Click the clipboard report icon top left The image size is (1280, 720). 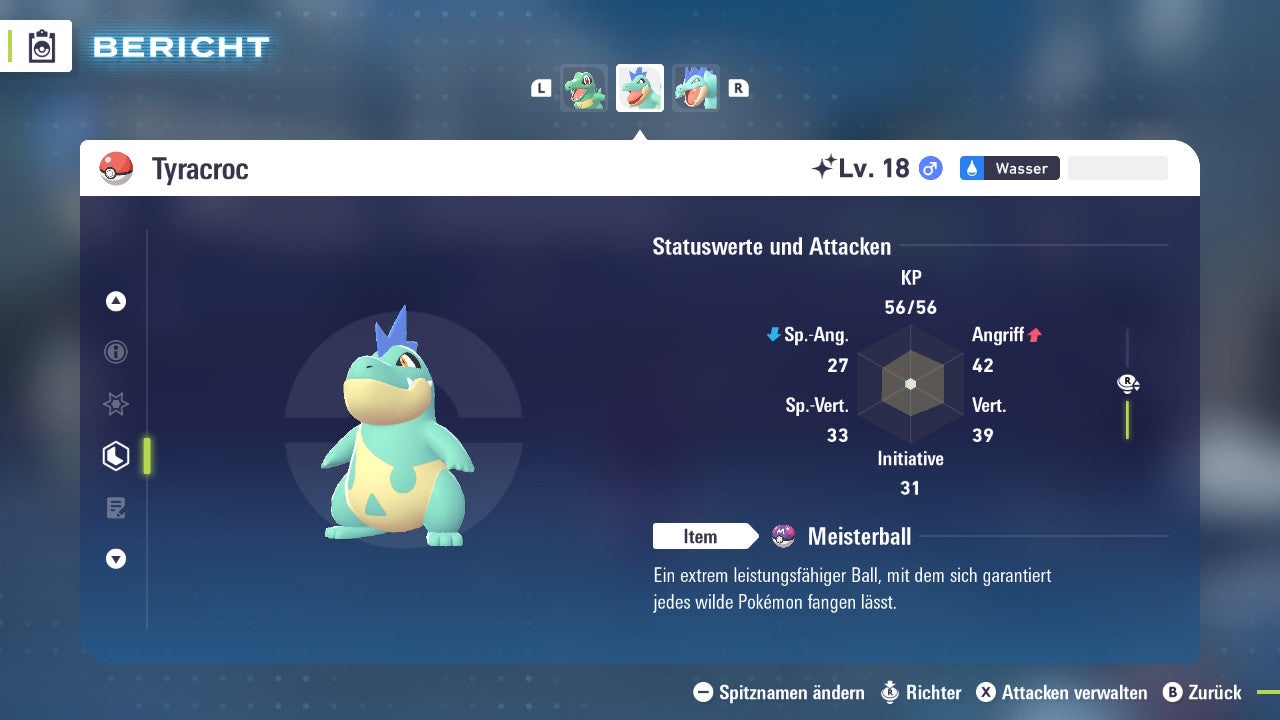40,46
